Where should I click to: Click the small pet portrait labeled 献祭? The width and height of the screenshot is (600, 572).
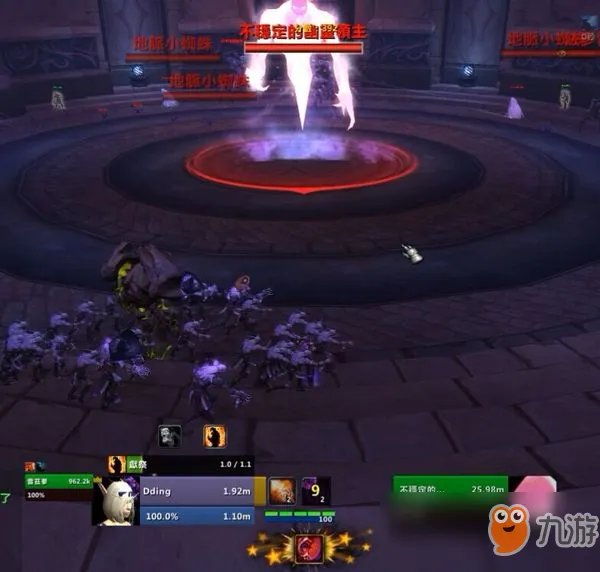(116, 465)
